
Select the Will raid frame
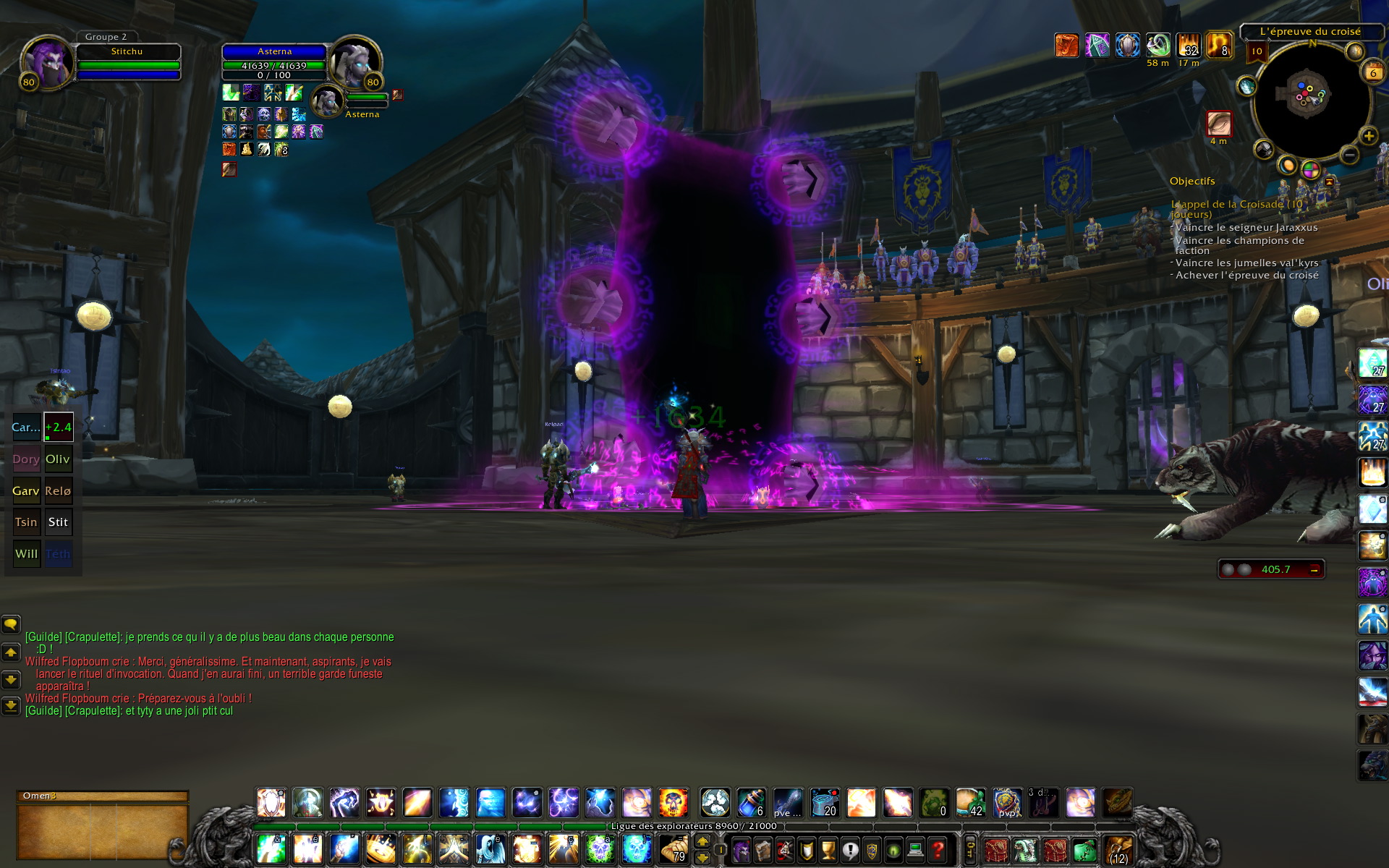[26, 554]
